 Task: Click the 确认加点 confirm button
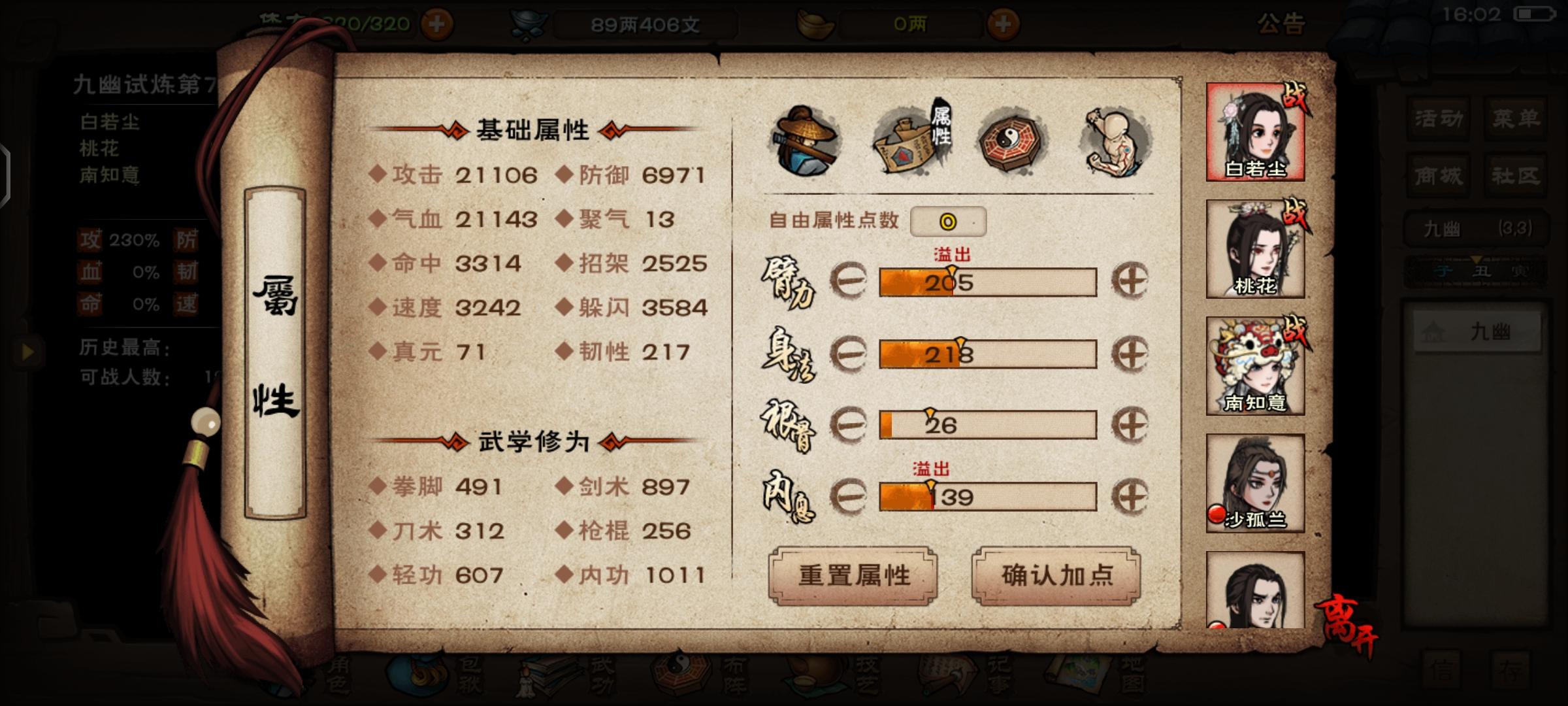coord(1056,576)
